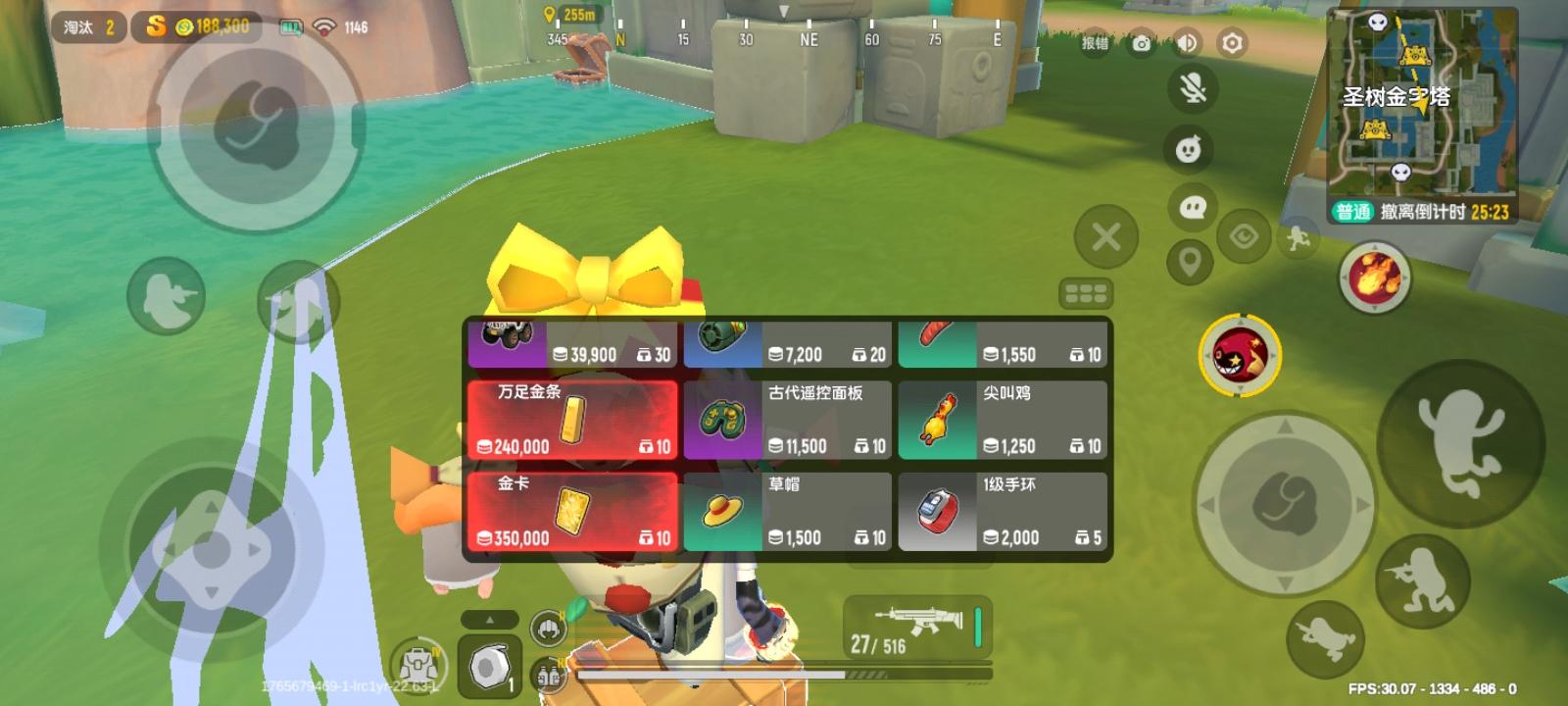The height and width of the screenshot is (706, 1568).
Task: Select the black bomb throwable in yellow circle
Action: (1240, 356)
